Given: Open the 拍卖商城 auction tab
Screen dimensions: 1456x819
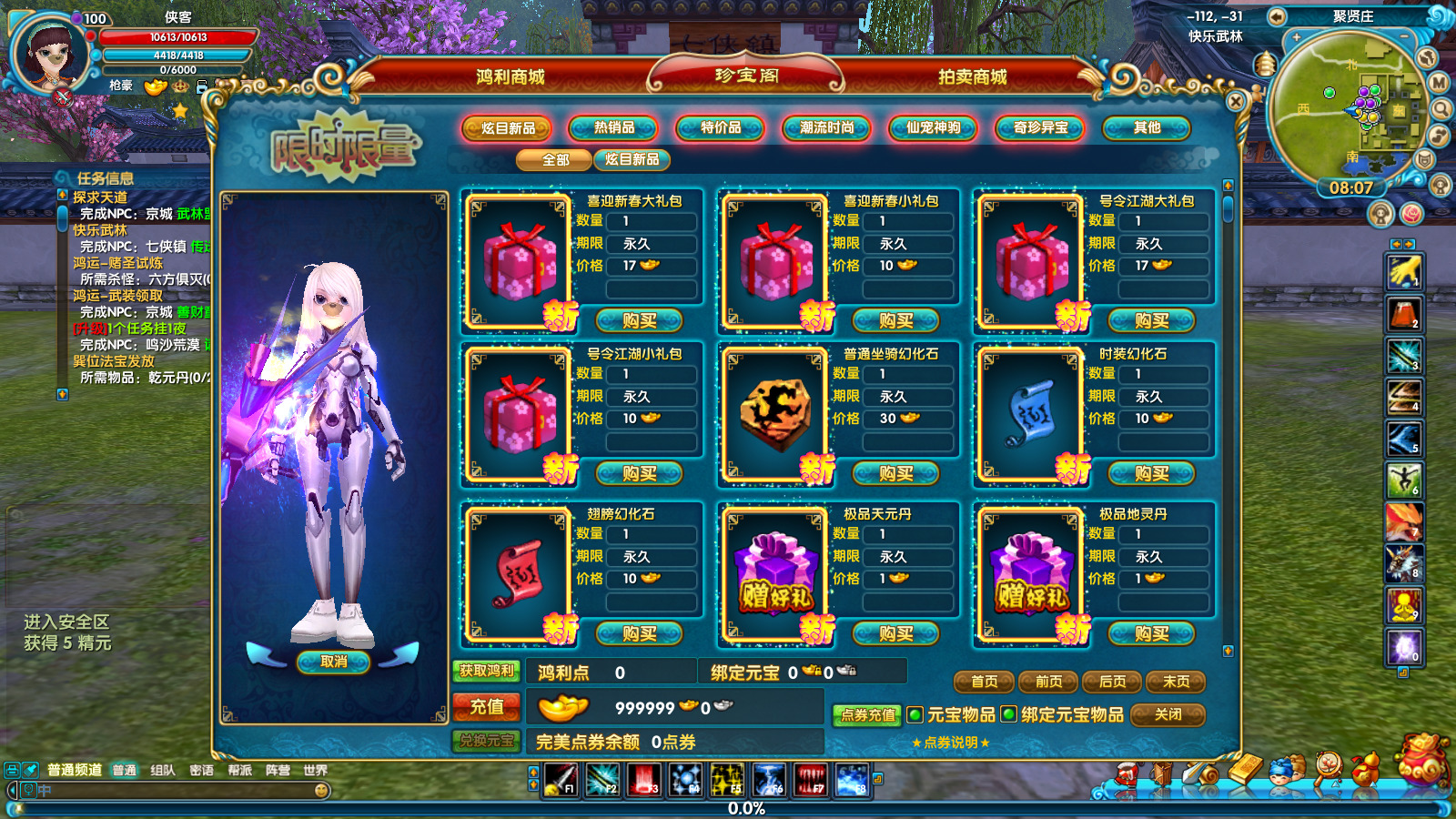Looking at the screenshot, I should coord(972,77).
